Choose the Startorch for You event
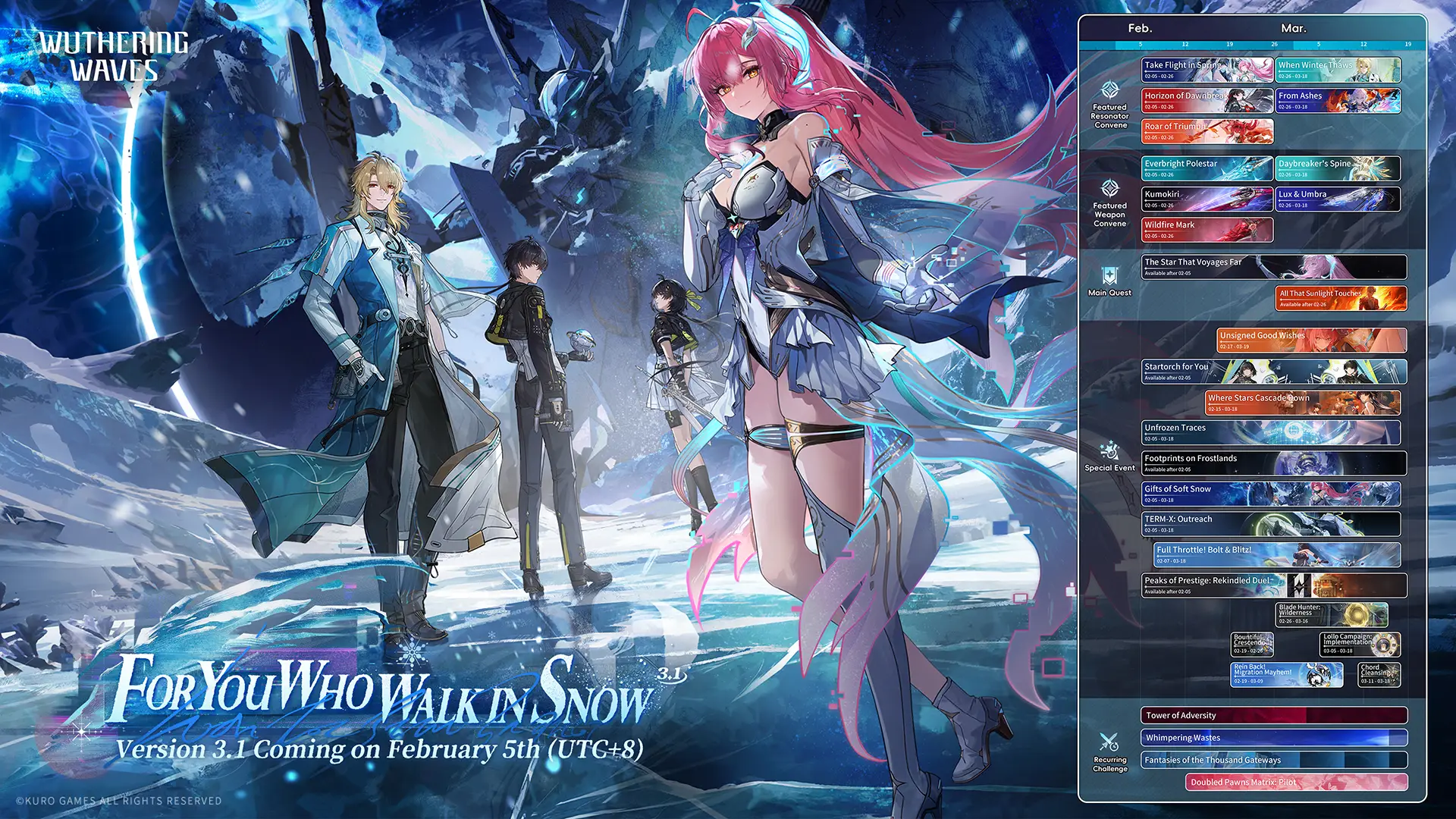 [1274, 372]
